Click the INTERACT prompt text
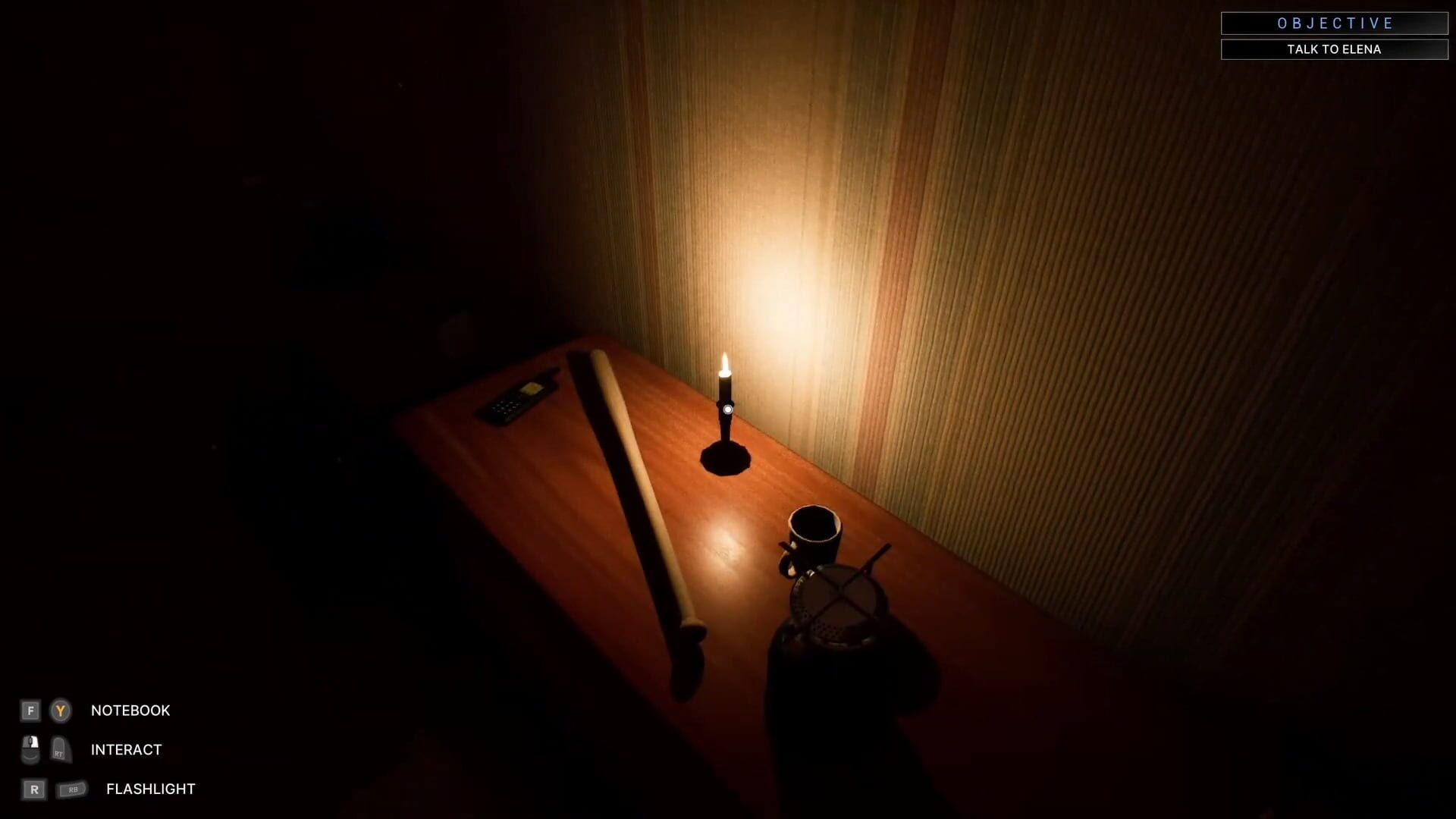This screenshot has height=819, width=1456. click(125, 749)
